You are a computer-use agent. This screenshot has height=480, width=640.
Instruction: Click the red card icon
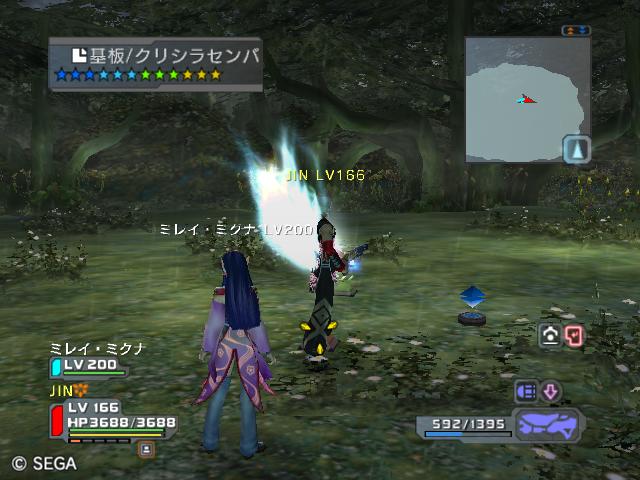pyautogui.click(x=573, y=336)
